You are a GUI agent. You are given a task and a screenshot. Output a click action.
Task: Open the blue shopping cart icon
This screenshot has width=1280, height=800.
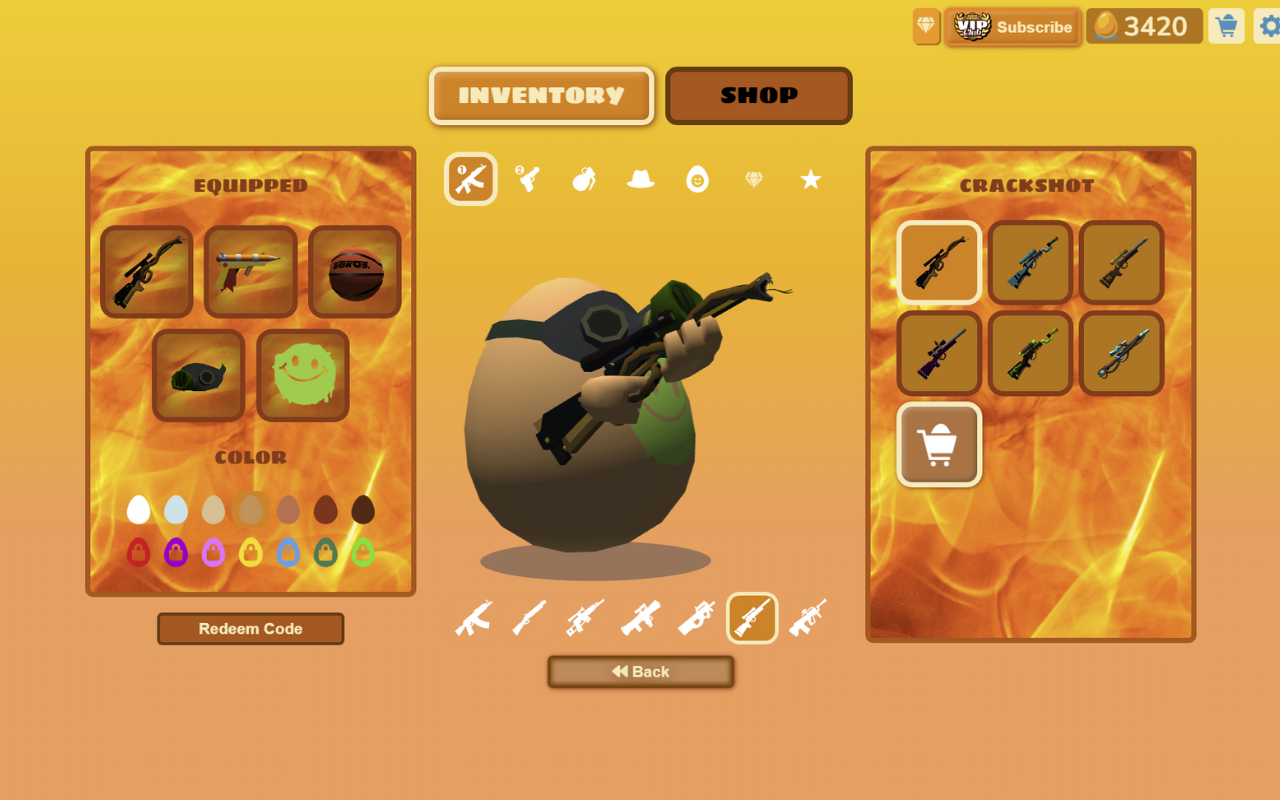pos(1226,26)
